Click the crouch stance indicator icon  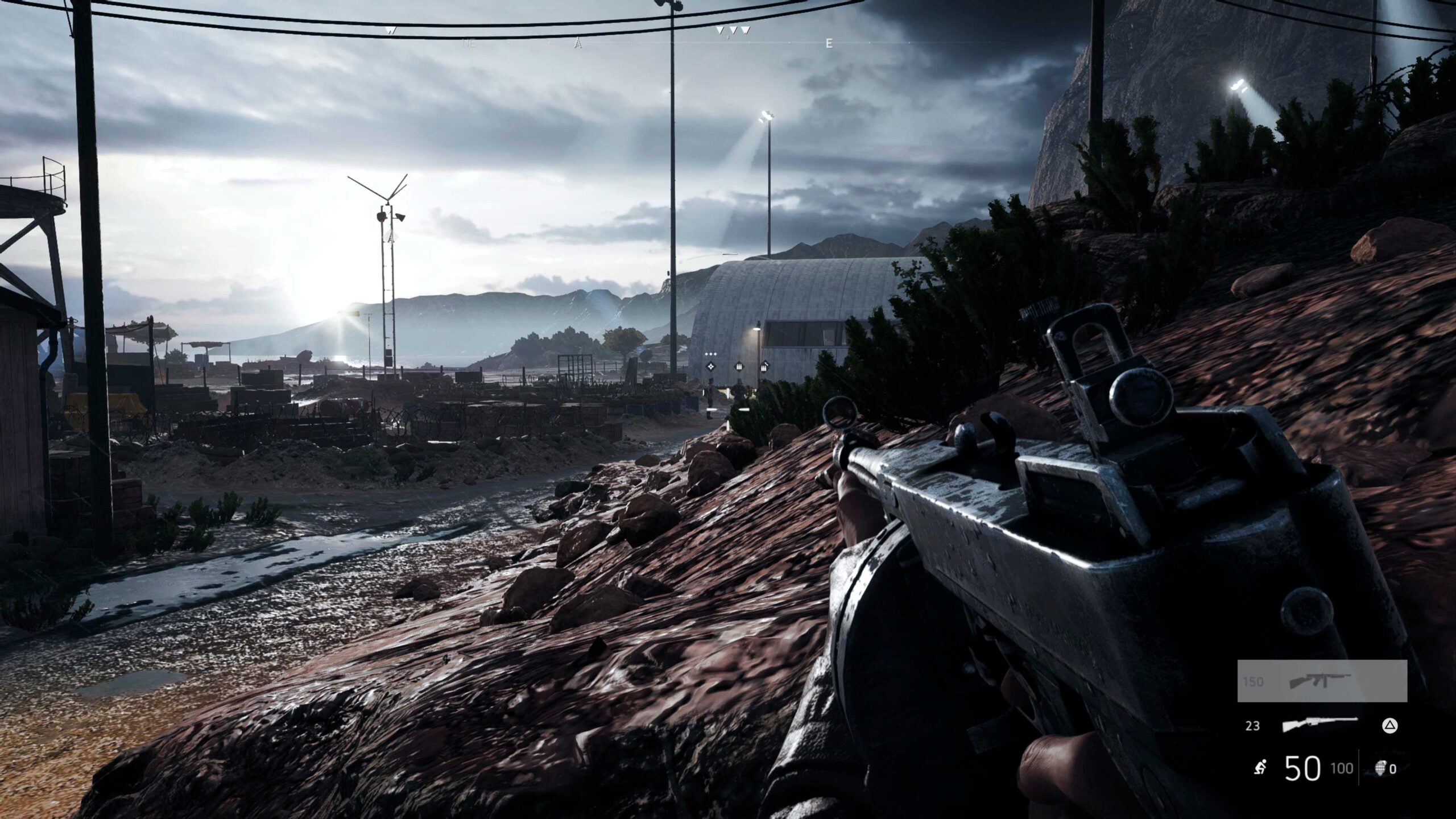[x=1260, y=768]
